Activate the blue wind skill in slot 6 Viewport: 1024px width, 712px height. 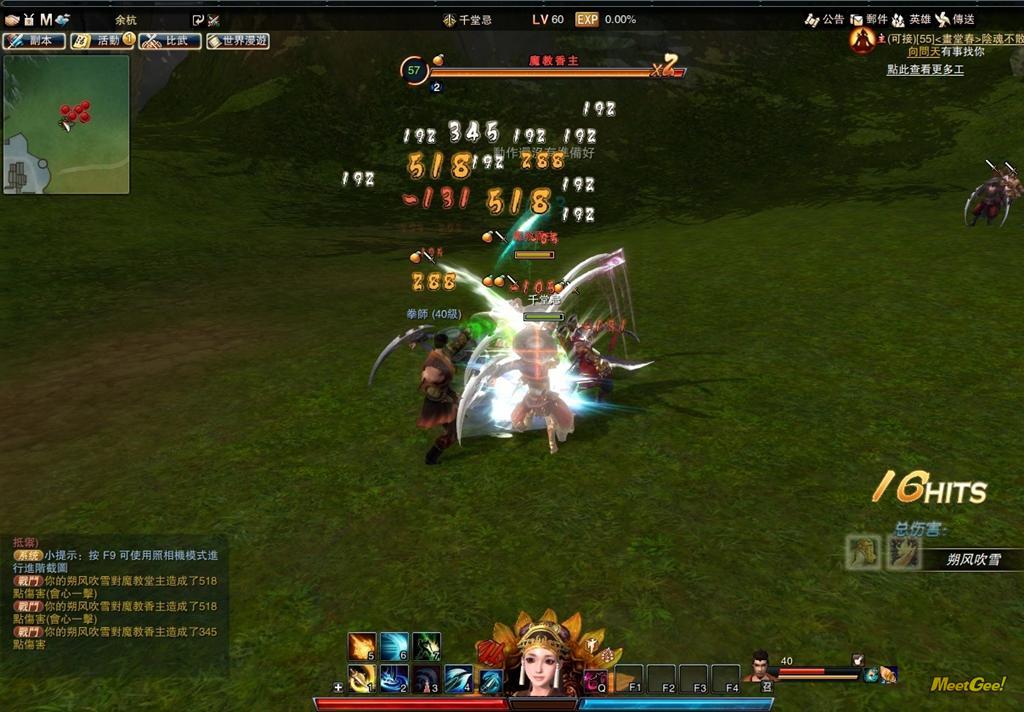[x=394, y=646]
